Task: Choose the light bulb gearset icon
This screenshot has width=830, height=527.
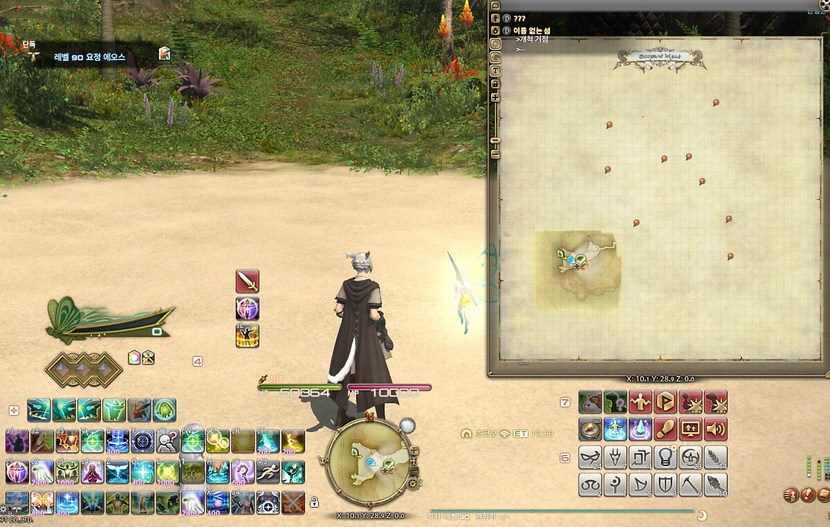Action: coord(666,458)
